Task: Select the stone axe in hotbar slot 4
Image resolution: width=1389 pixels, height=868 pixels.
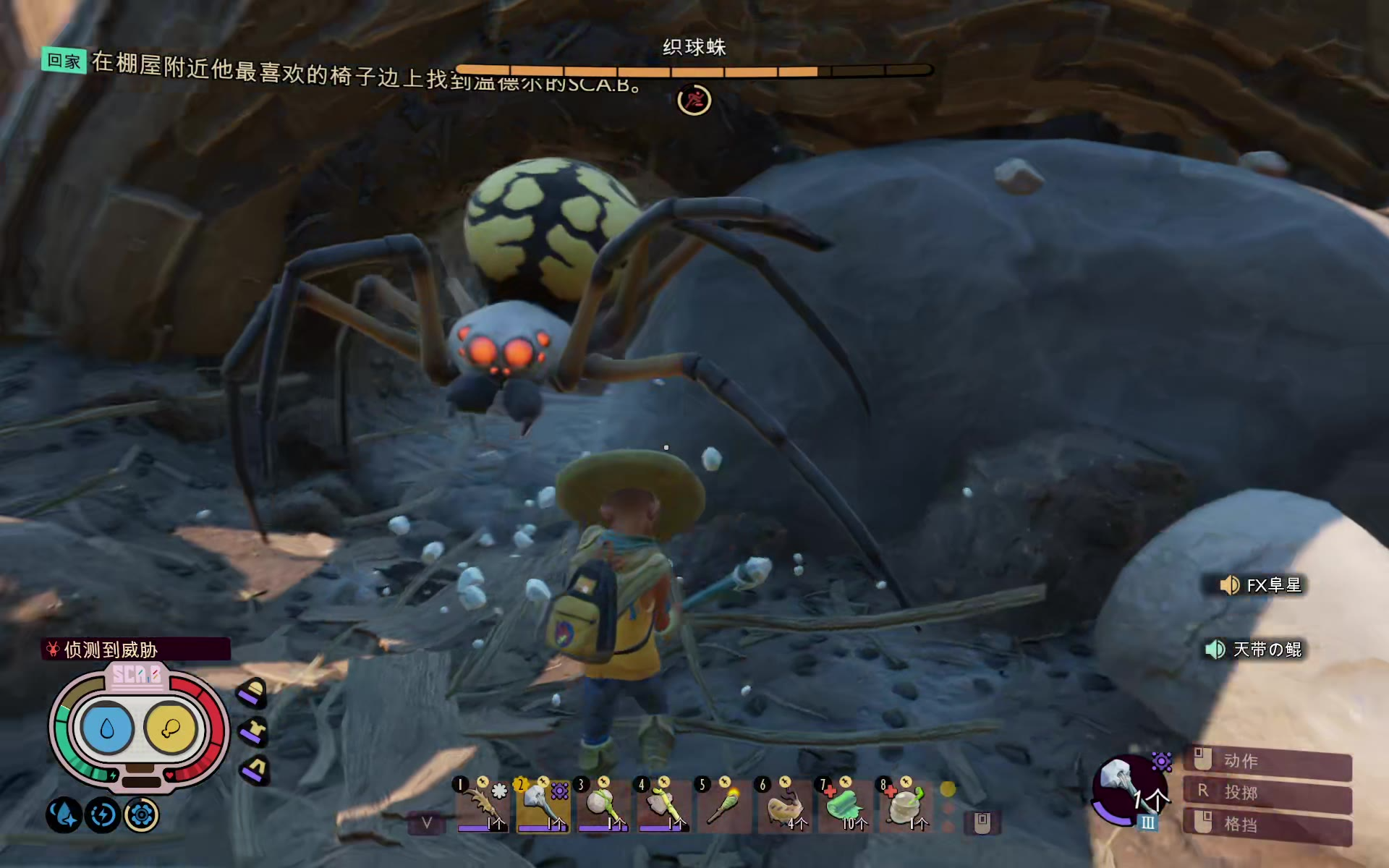Action: 663,806
